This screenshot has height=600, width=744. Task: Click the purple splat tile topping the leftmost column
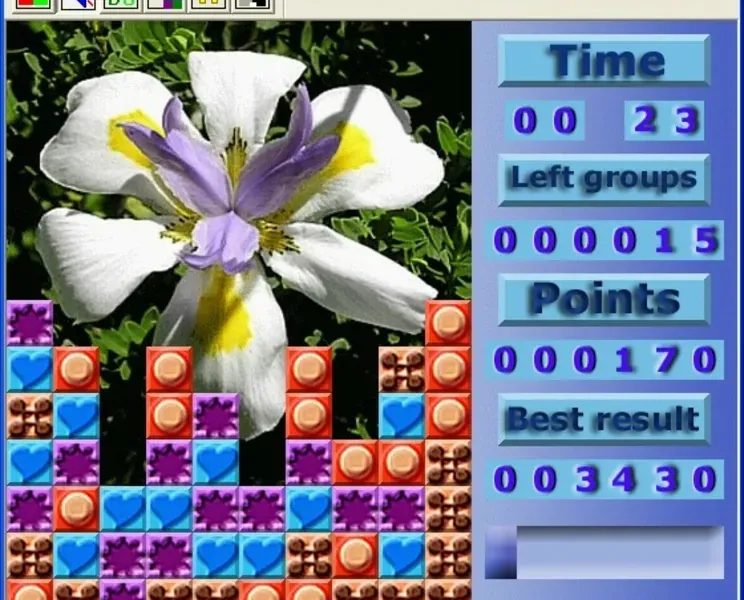pos(30,323)
